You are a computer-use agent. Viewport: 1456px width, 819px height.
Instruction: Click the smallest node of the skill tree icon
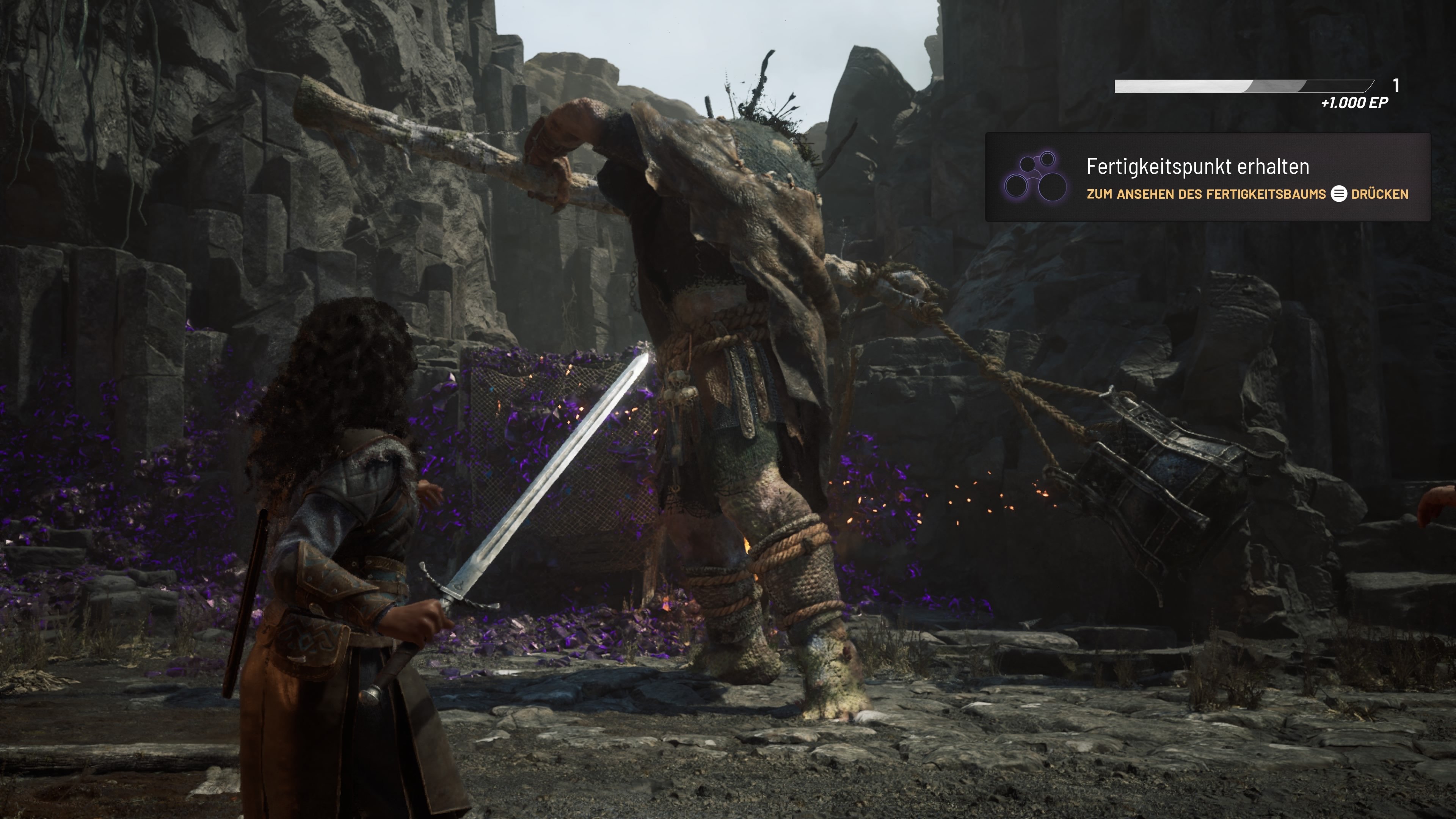click(x=1028, y=165)
